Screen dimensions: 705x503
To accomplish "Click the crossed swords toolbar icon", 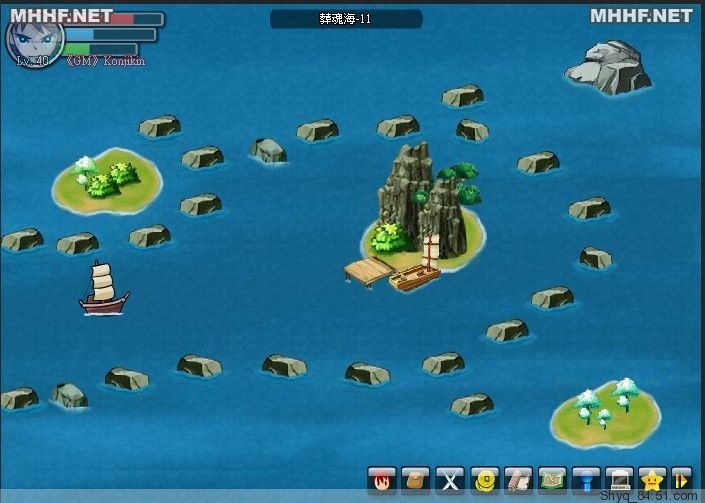I will 450,479.
